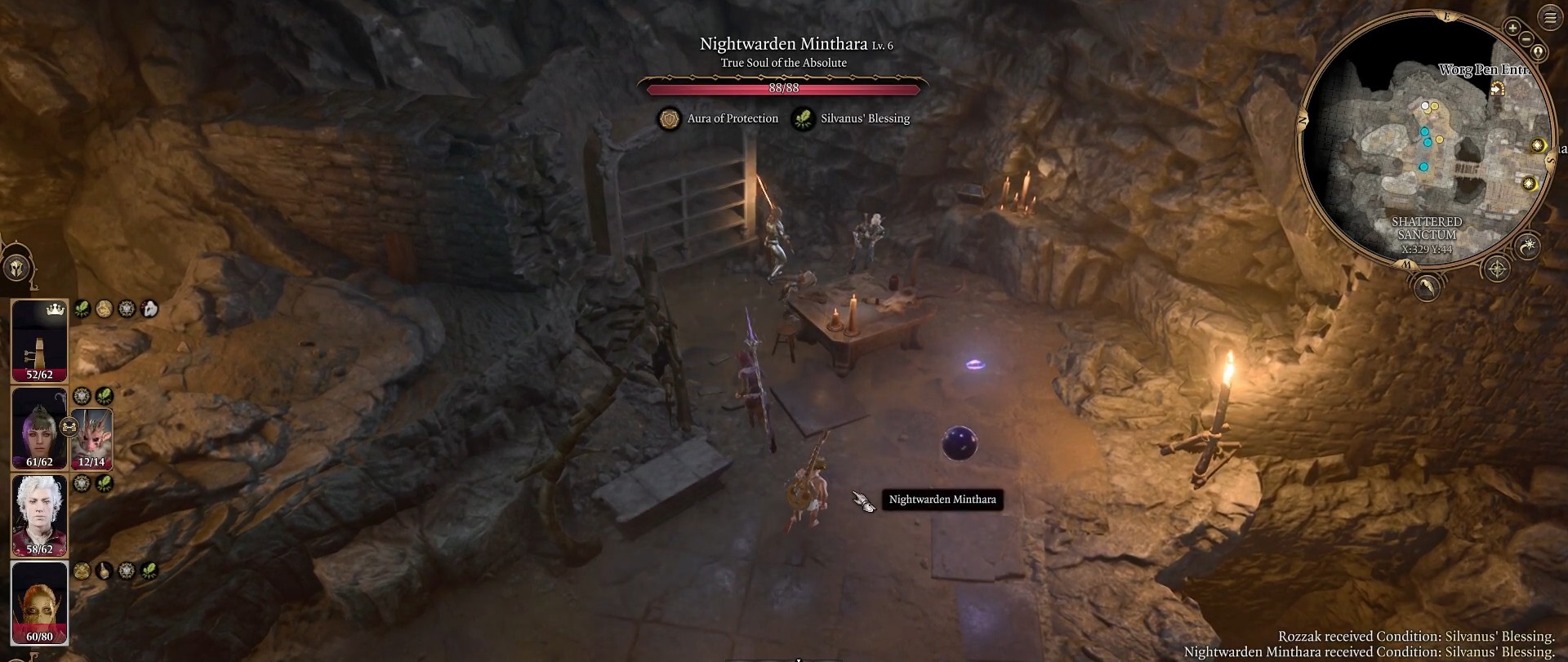Toggle the chain link group button
Image resolution: width=1568 pixels, height=662 pixels.
pyautogui.click(x=69, y=426)
